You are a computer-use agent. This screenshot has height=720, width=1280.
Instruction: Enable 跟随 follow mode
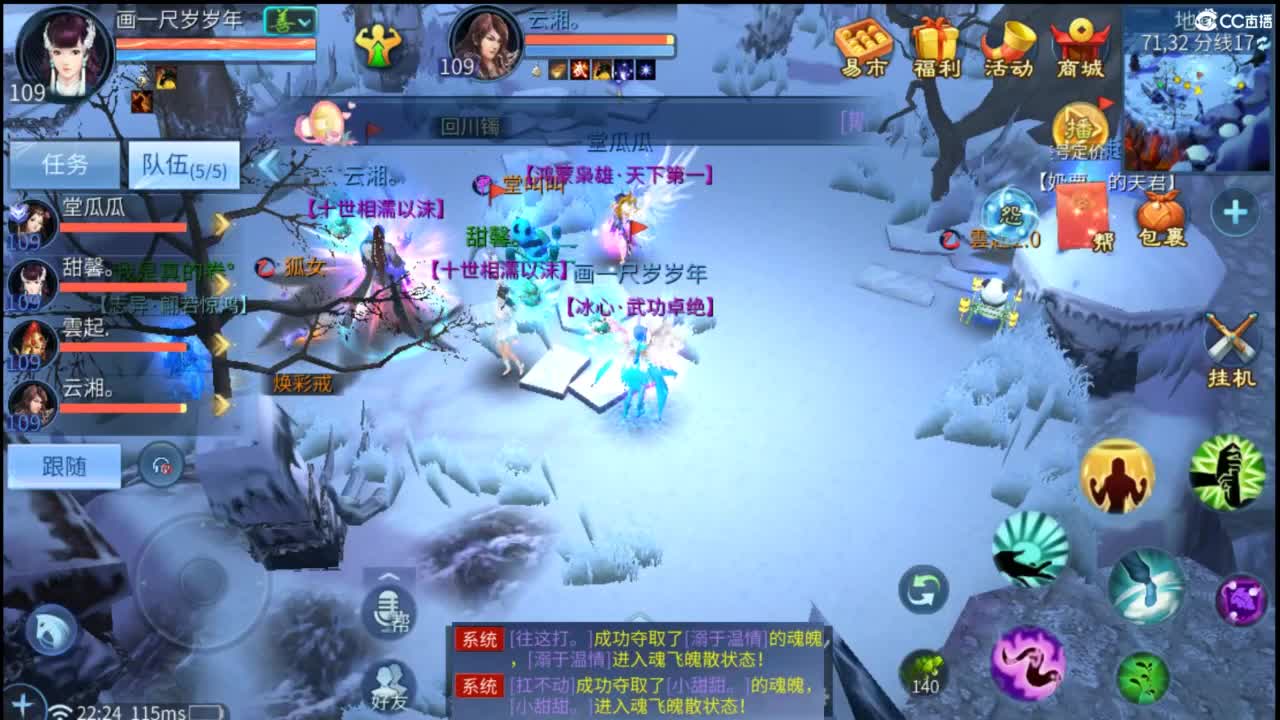(x=62, y=466)
